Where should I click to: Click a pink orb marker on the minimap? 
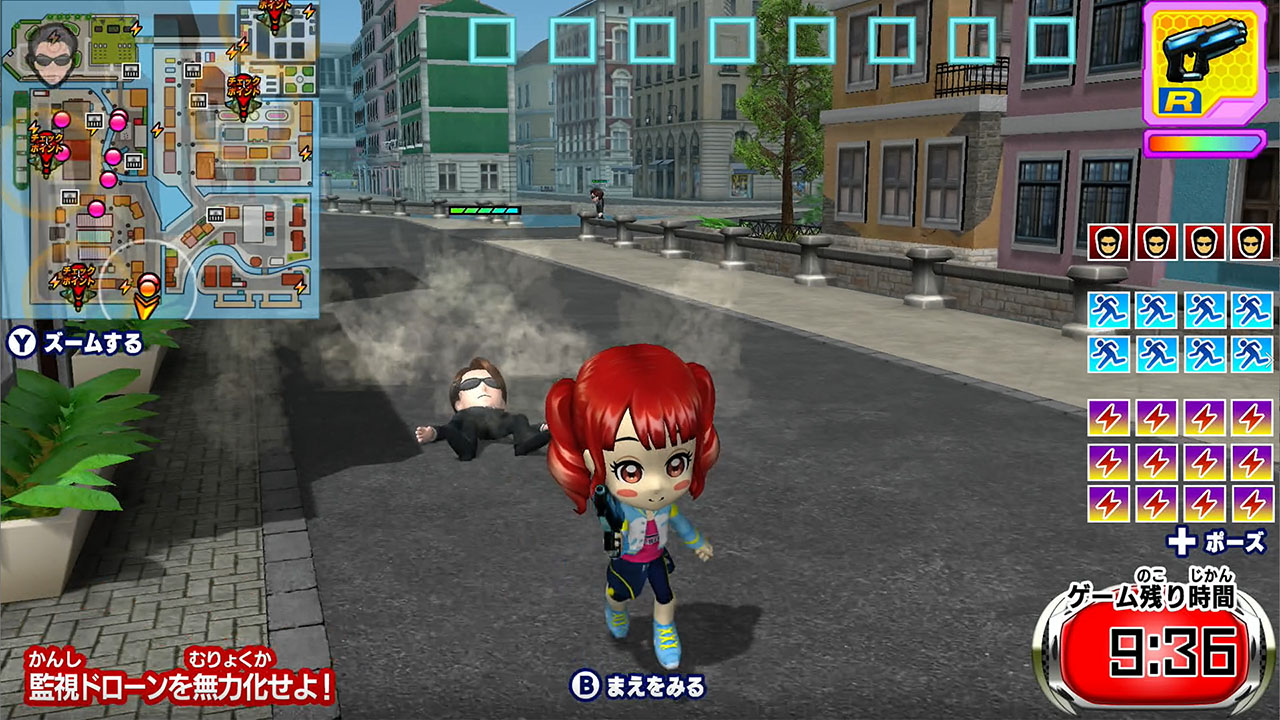point(61,118)
